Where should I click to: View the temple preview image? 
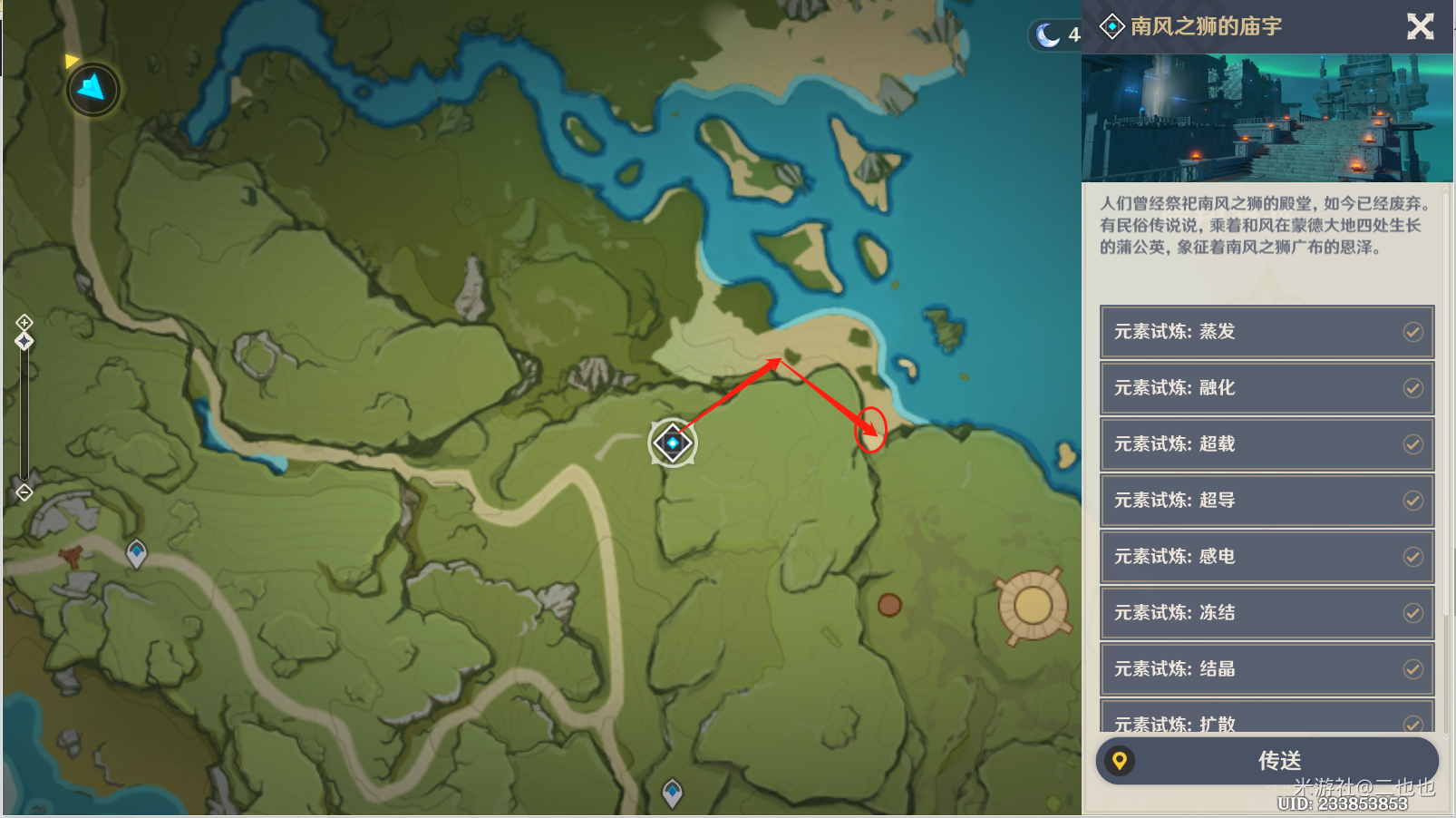pyautogui.click(x=1267, y=118)
